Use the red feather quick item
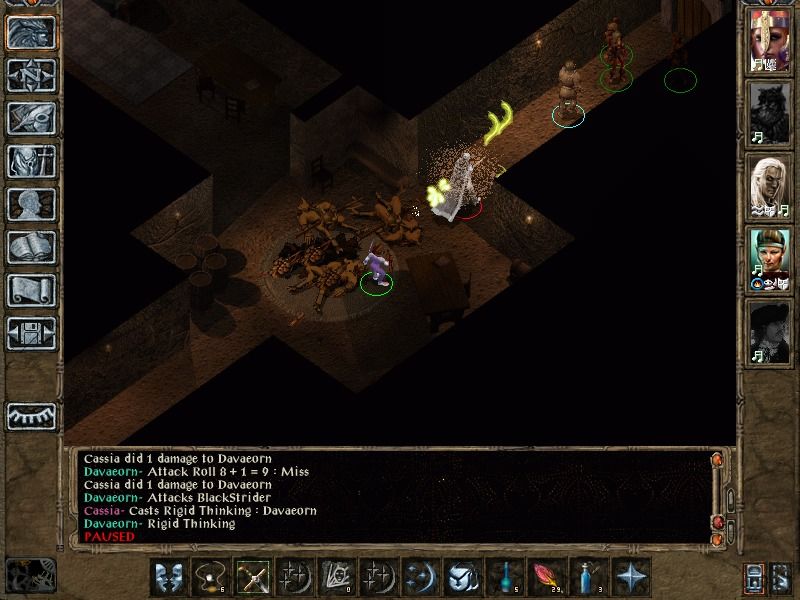The width and height of the screenshot is (800, 600). (546, 577)
